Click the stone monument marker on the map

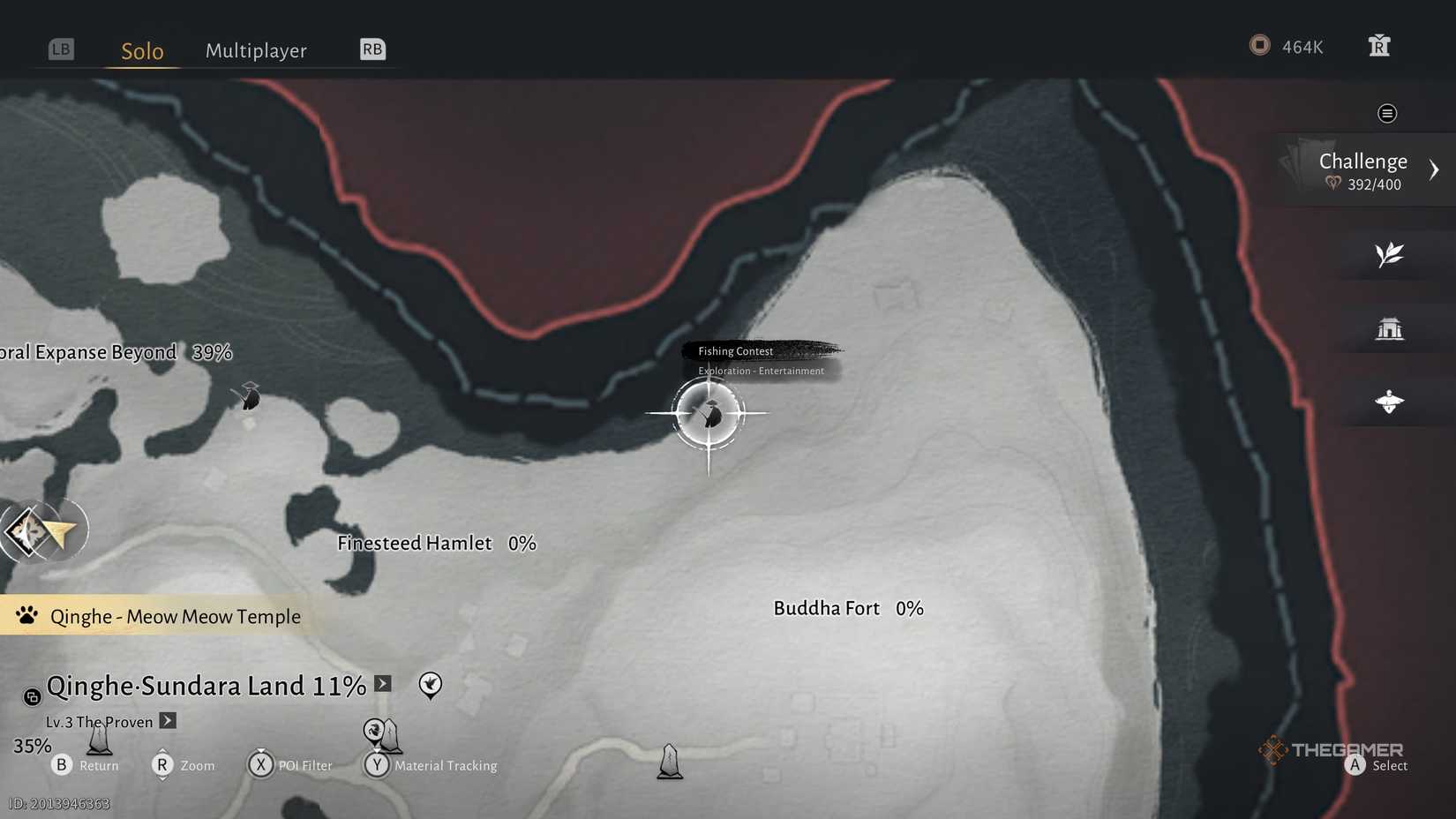[669, 759]
